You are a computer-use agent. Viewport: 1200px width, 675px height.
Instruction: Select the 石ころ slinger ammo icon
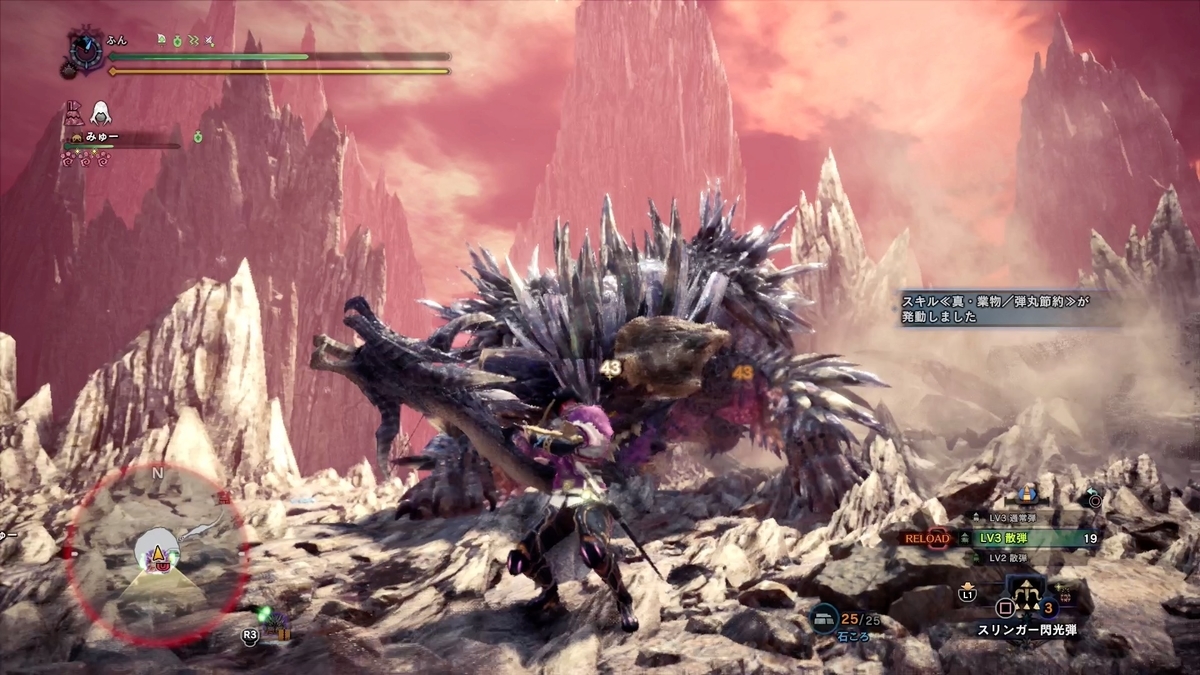pos(825,619)
